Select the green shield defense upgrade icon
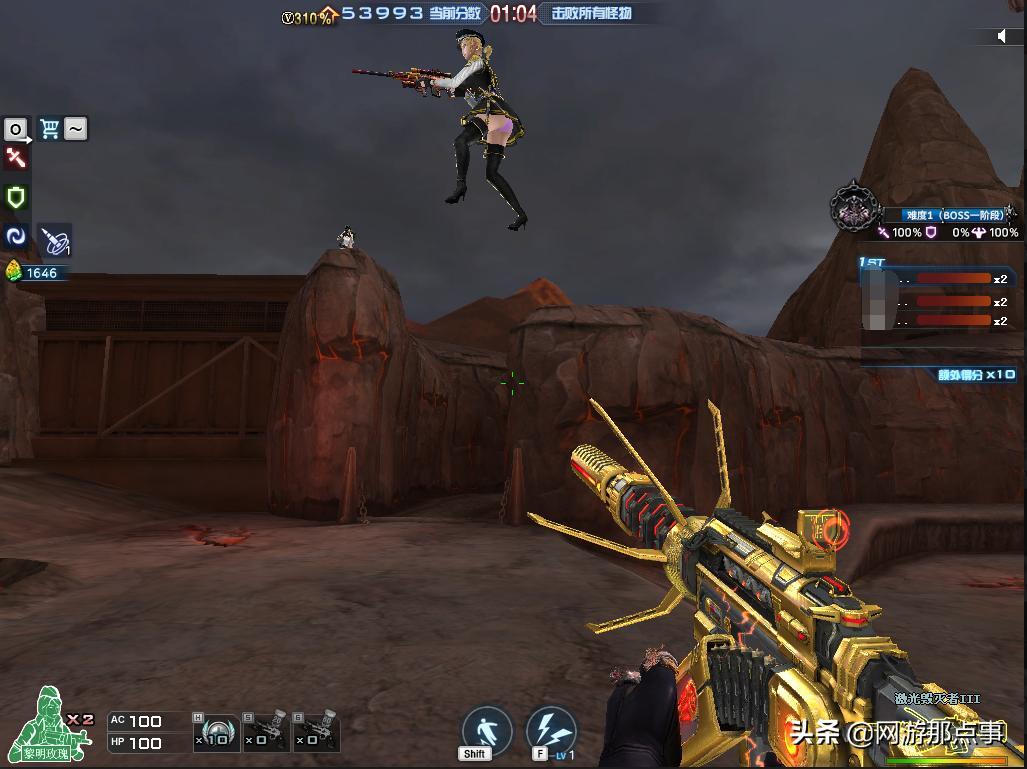The image size is (1027, 769). (16, 197)
